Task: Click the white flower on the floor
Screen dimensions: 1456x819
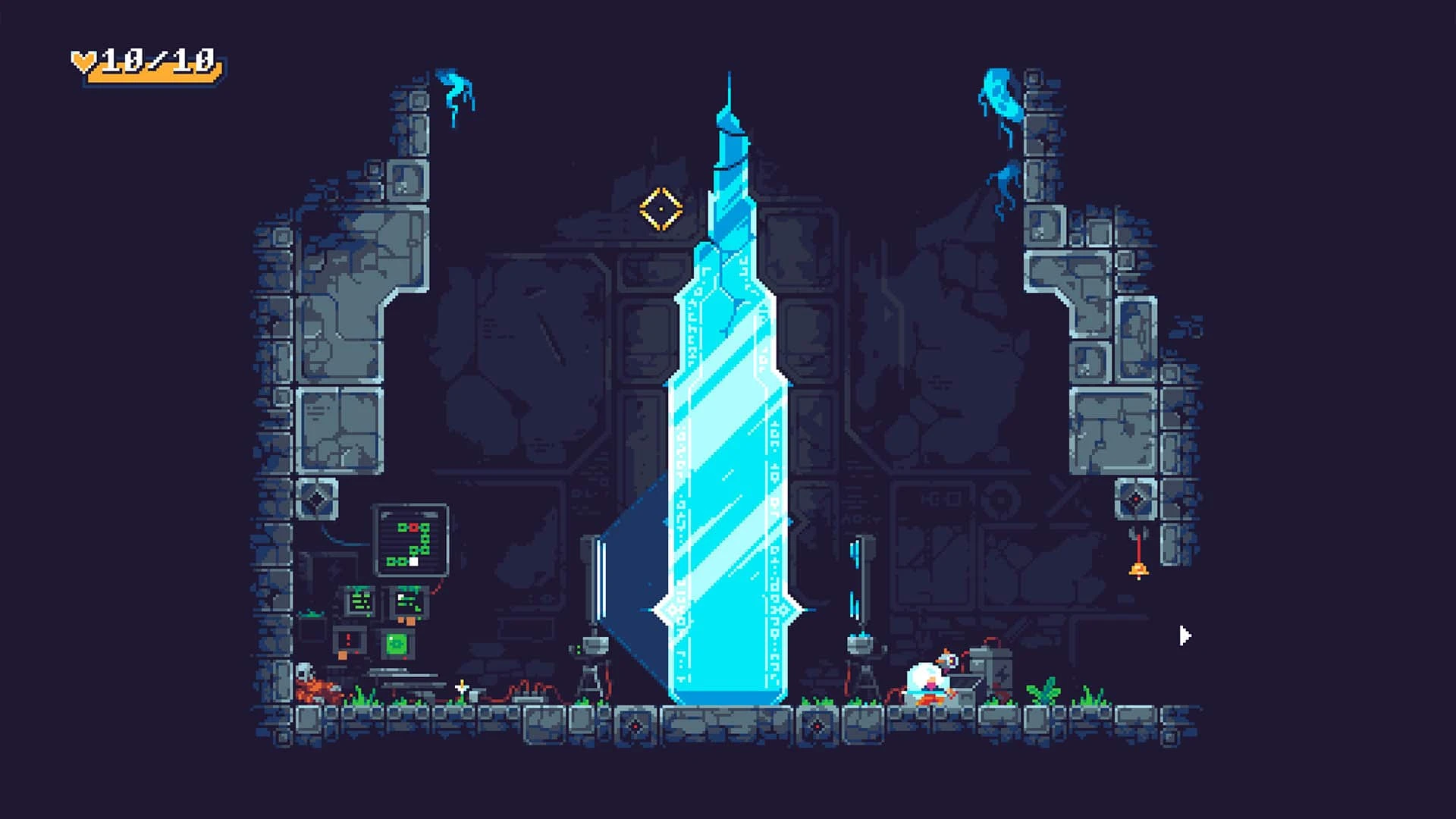Action: coord(460,688)
